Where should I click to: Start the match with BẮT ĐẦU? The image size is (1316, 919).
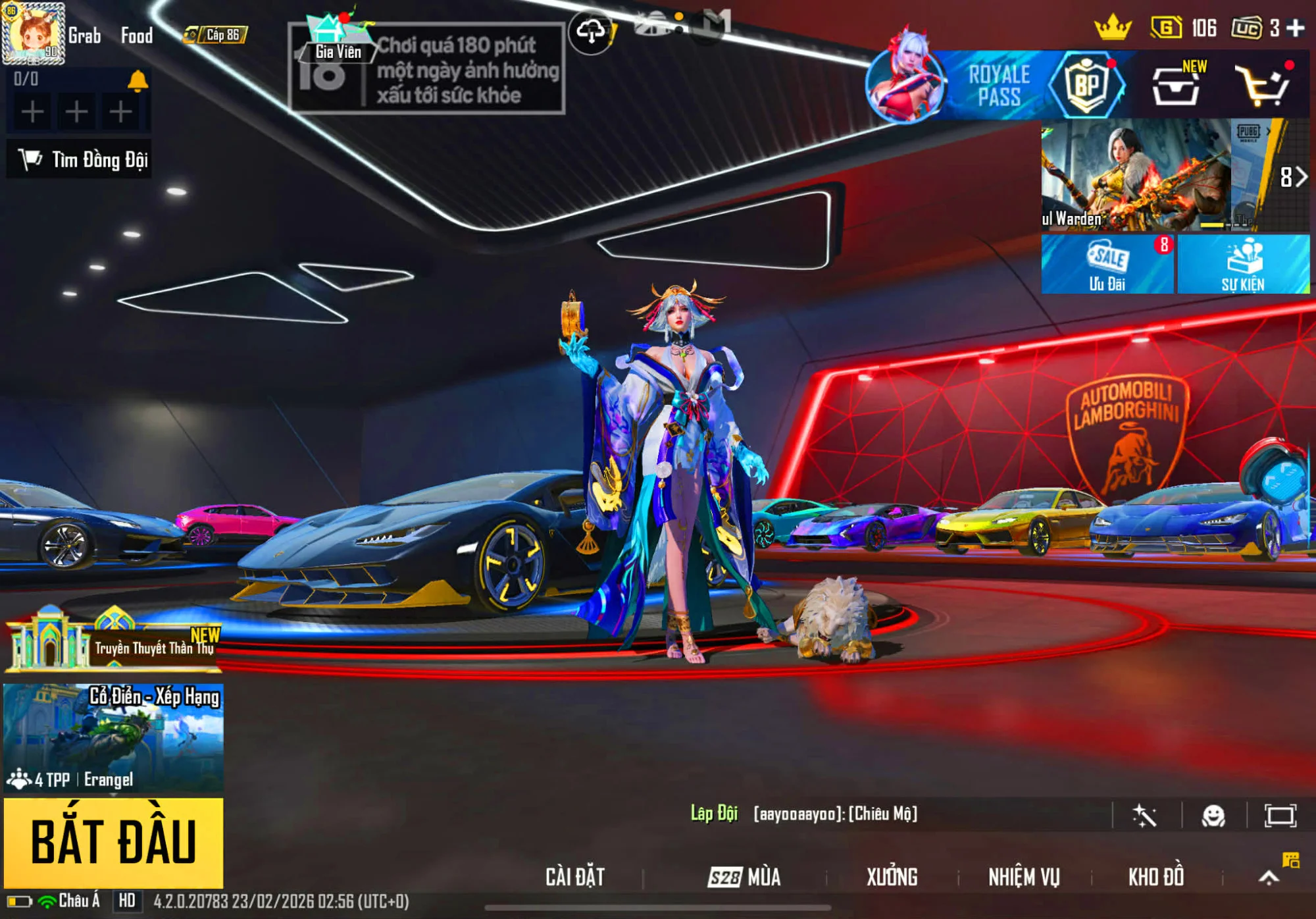tap(113, 842)
